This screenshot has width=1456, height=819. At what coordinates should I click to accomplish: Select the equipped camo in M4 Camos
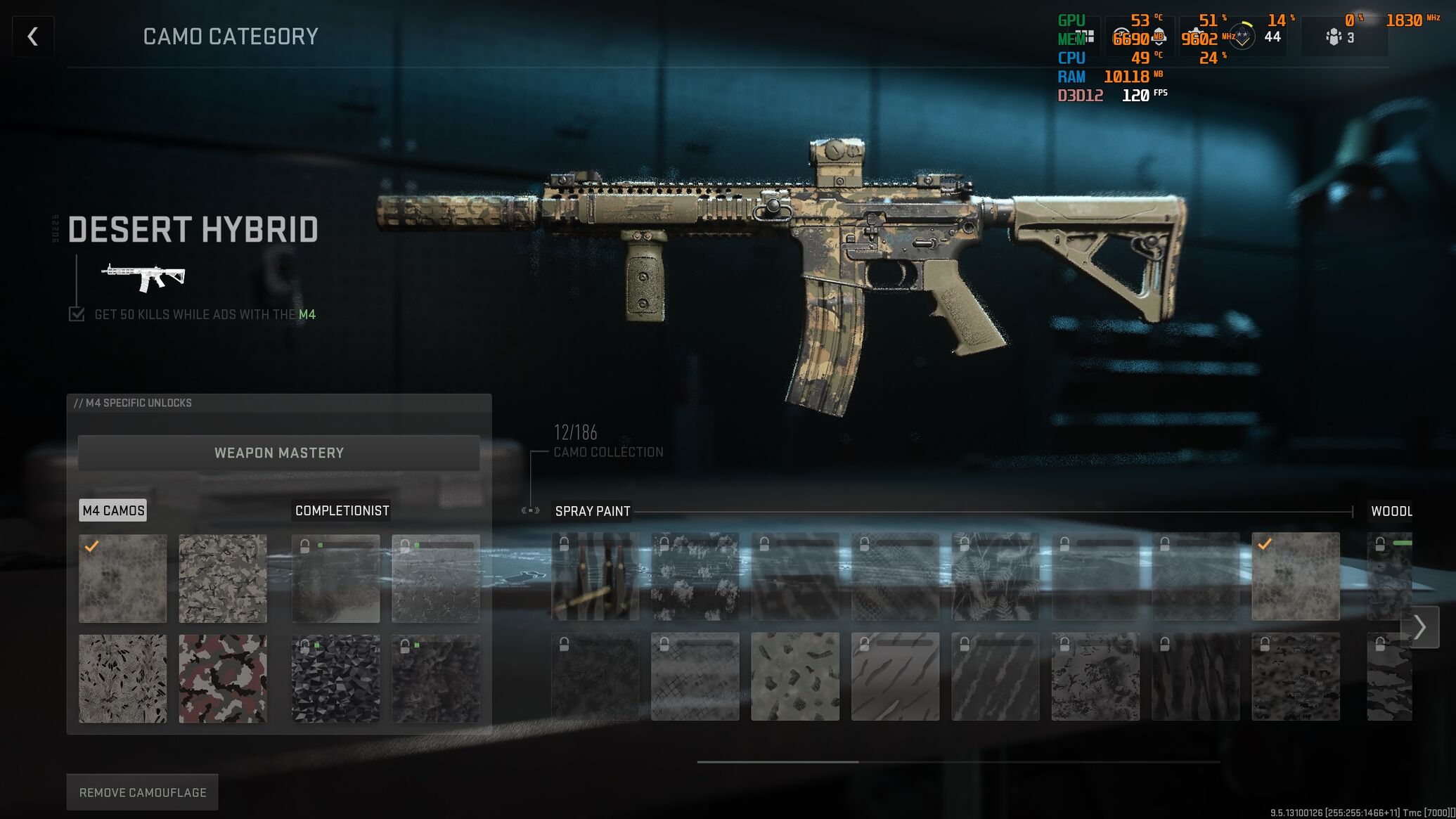123,579
